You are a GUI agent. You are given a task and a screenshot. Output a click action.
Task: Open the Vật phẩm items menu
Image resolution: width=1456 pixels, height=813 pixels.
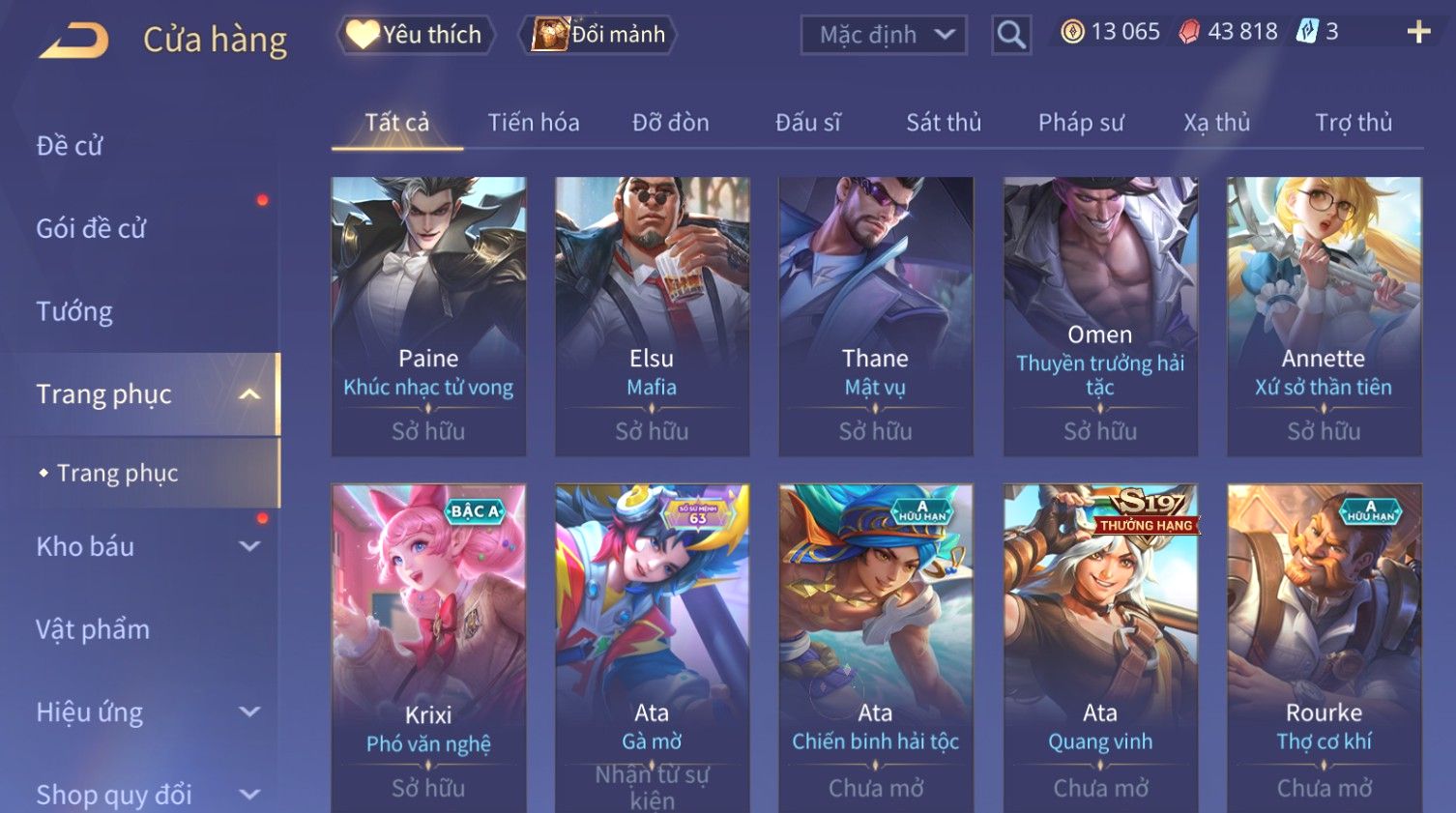93,629
